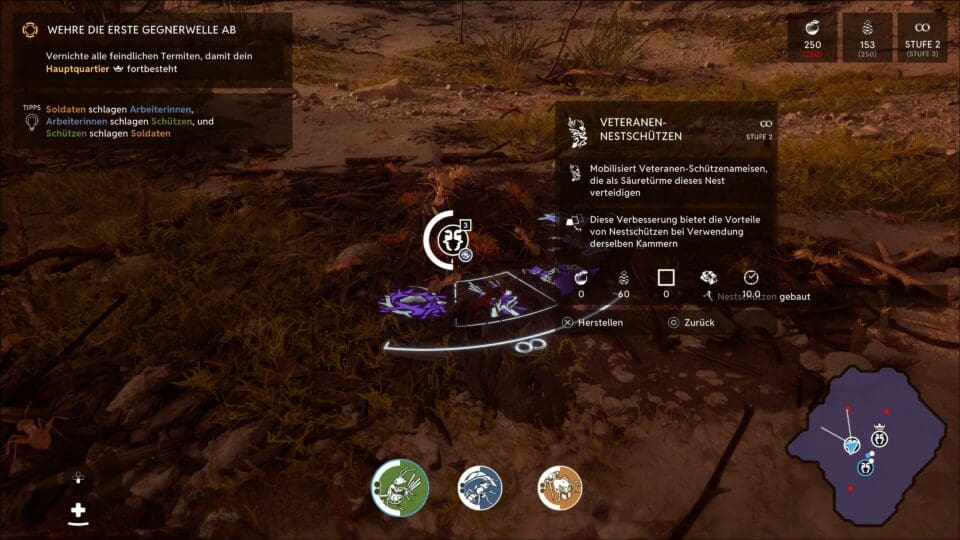This screenshot has width=960, height=540.
Task: Select the green shooter ant legion icon
Action: click(x=401, y=488)
